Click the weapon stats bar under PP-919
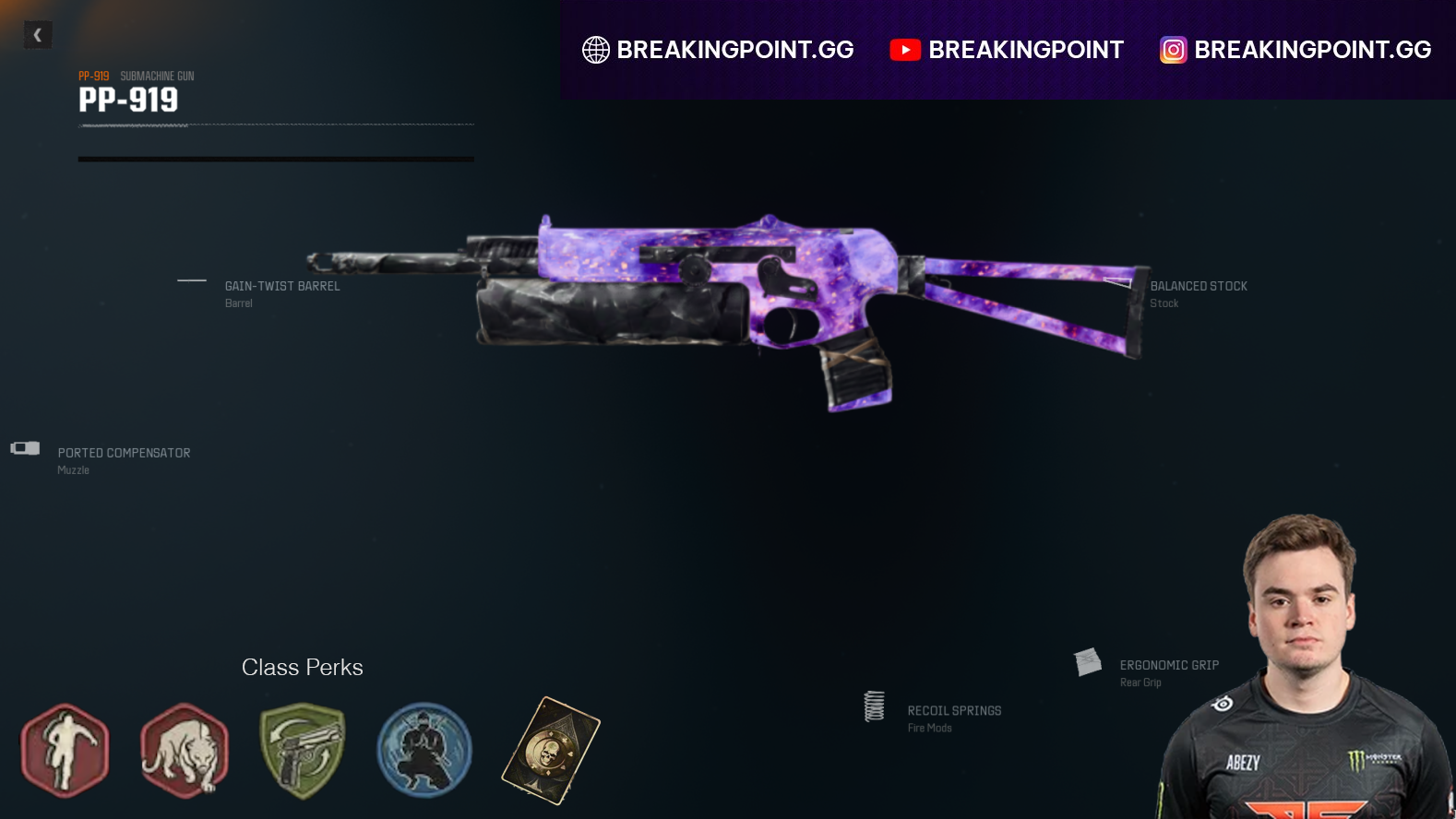1456x819 pixels. [275, 157]
